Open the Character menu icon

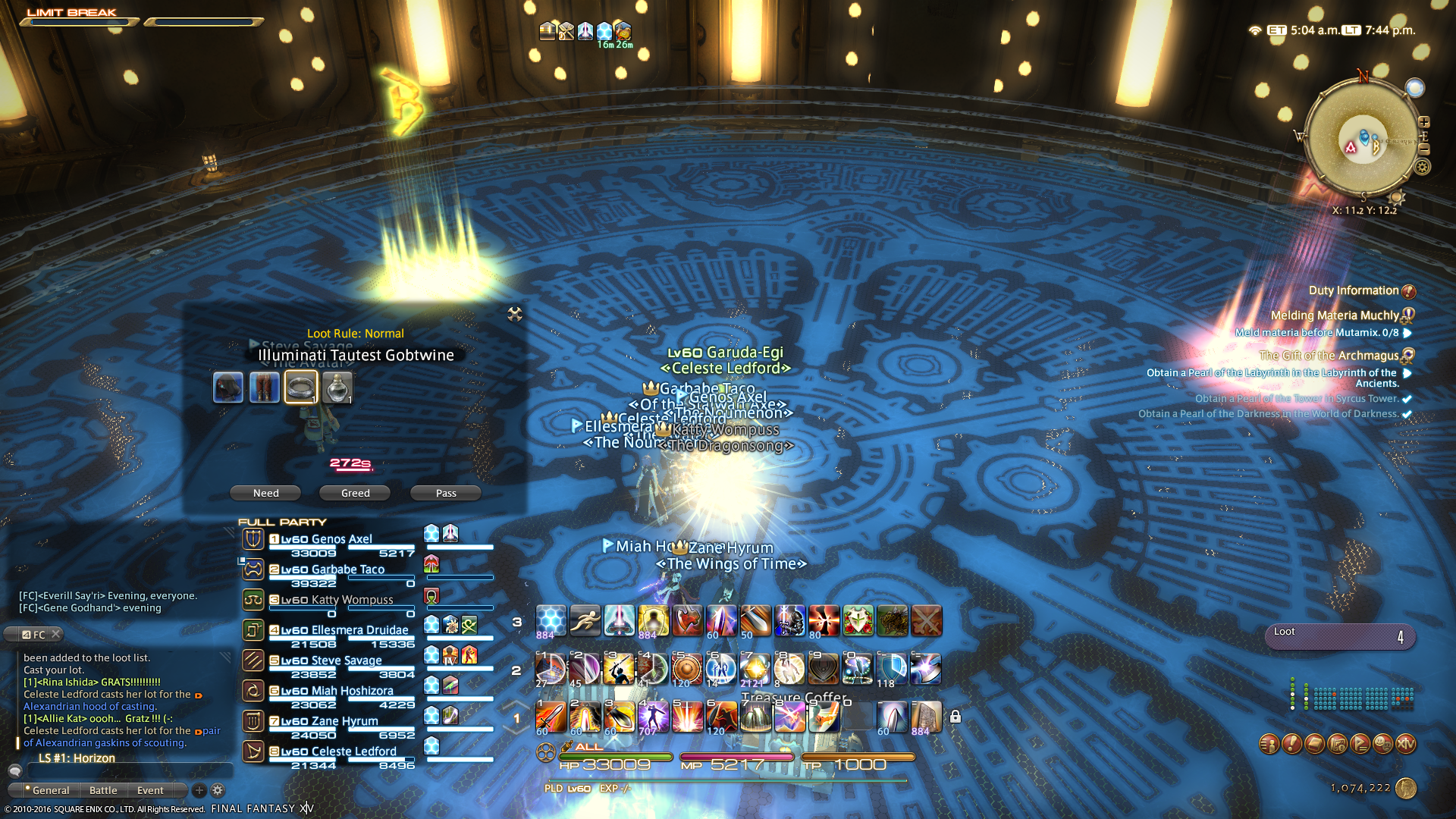[x=1269, y=744]
